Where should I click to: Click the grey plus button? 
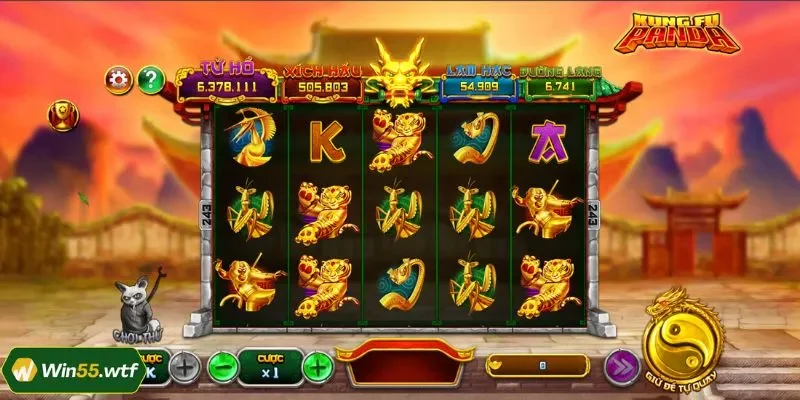184,366
